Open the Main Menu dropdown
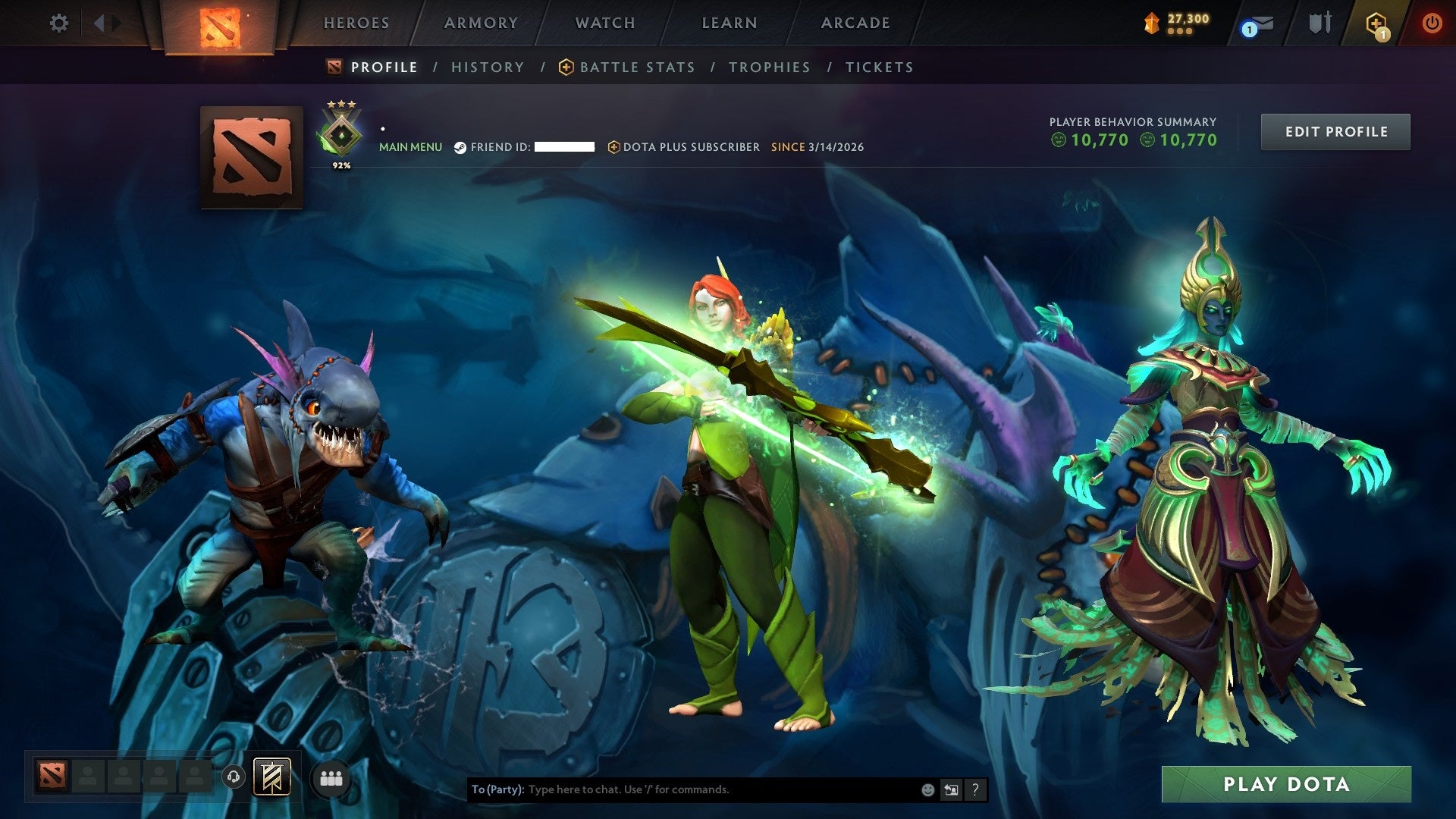 pyautogui.click(x=411, y=146)
